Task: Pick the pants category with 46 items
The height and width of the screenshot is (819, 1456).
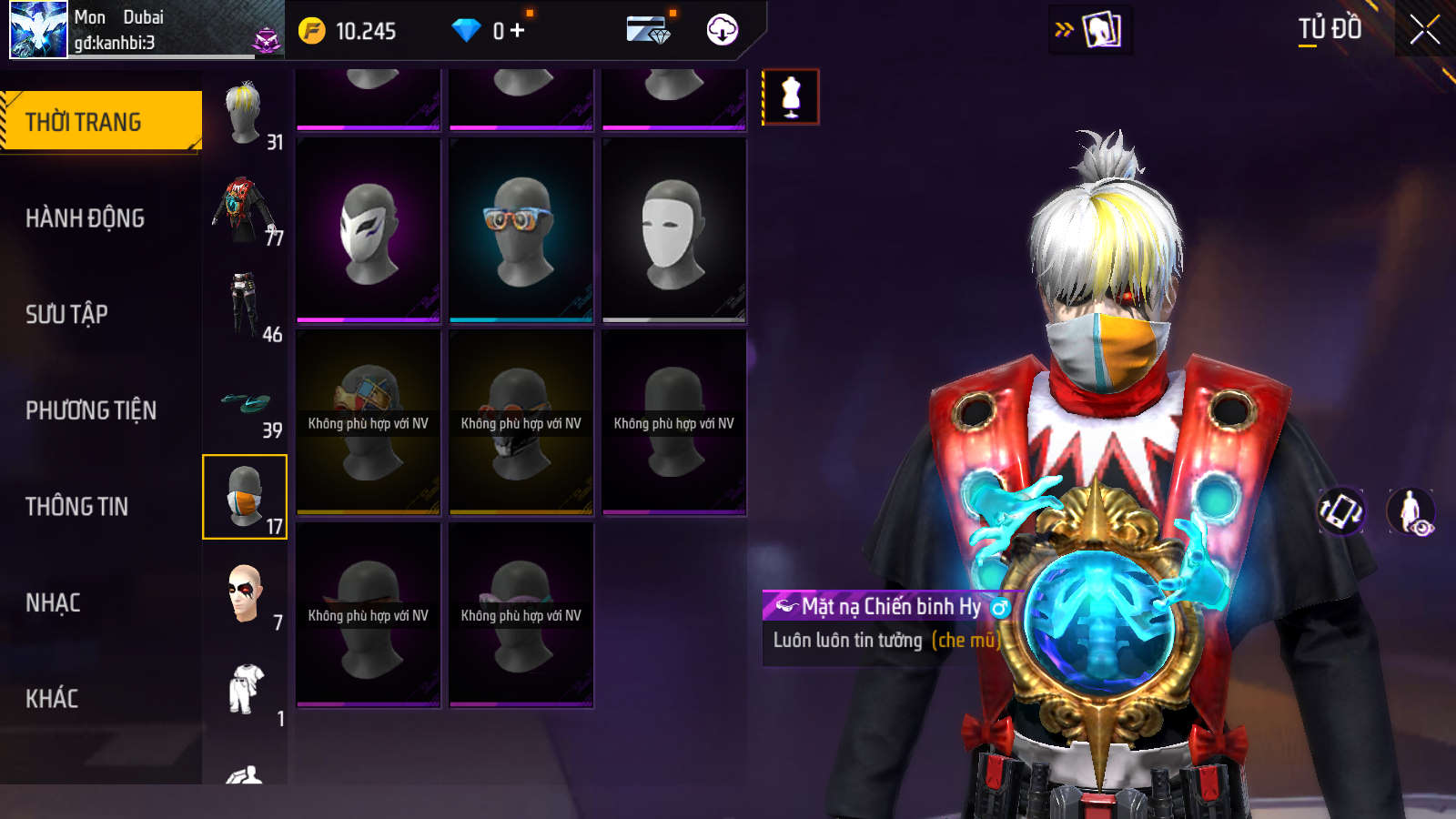Action: click(245, 306)
